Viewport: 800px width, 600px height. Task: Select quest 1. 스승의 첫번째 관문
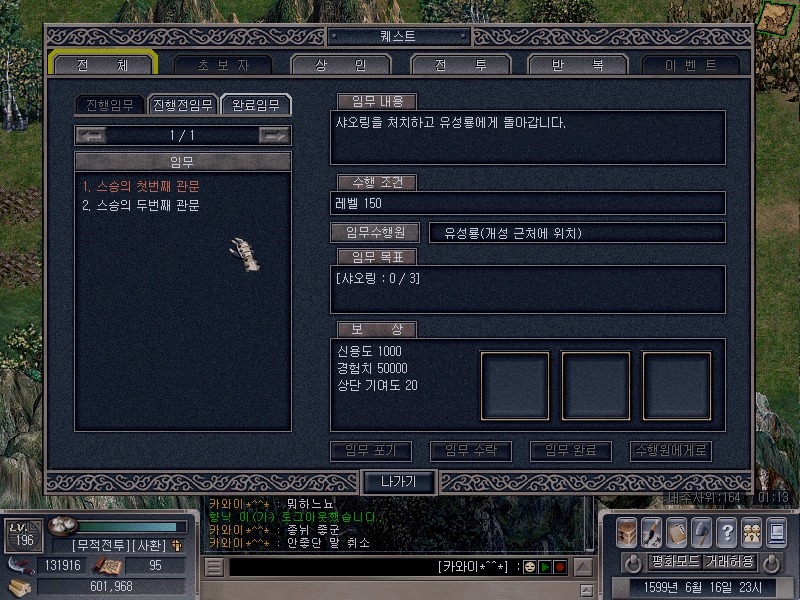tap(141, 186)
